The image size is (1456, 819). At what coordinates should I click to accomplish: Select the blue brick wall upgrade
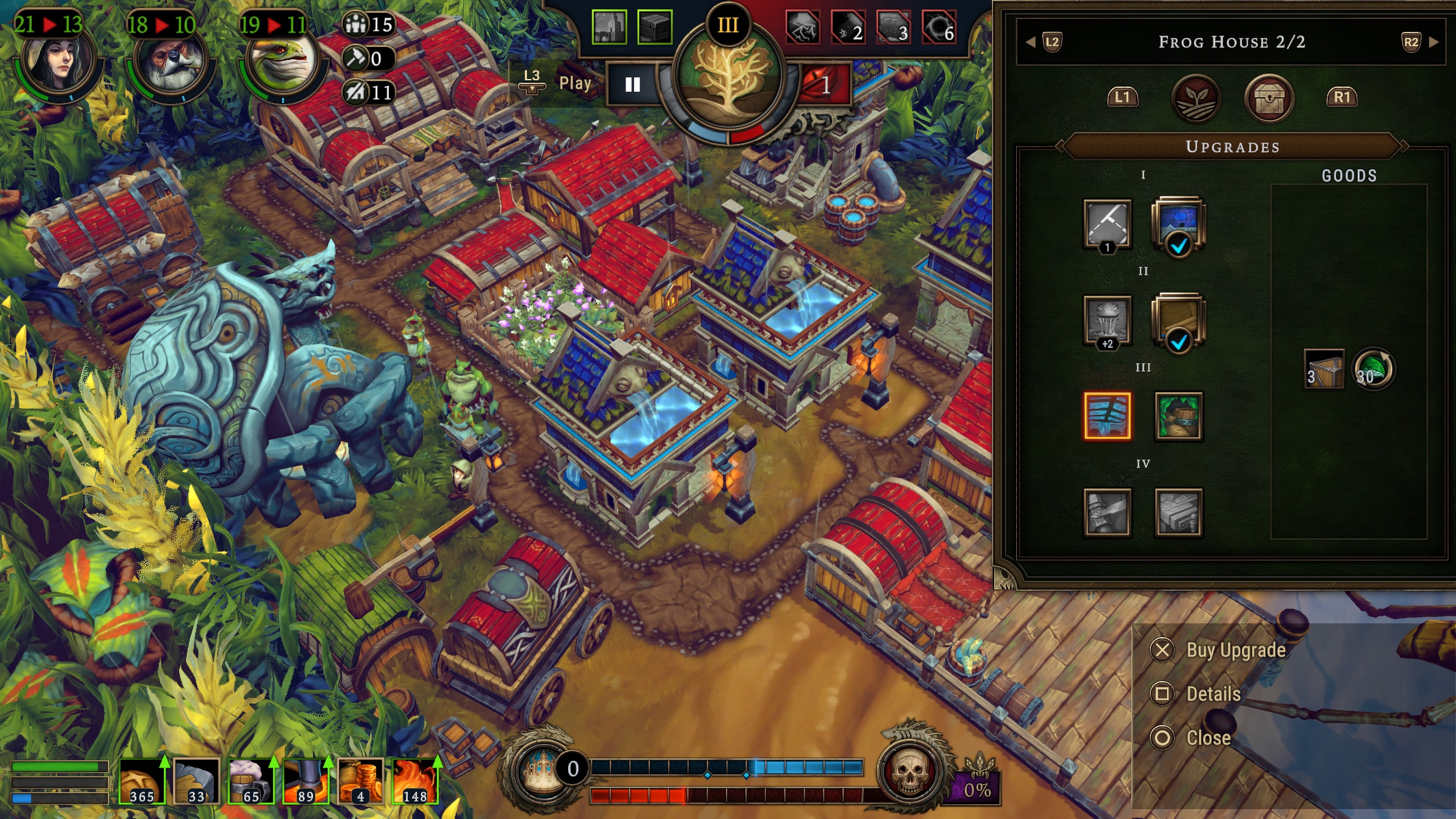pyautogui.click(x=1178, y=224)
